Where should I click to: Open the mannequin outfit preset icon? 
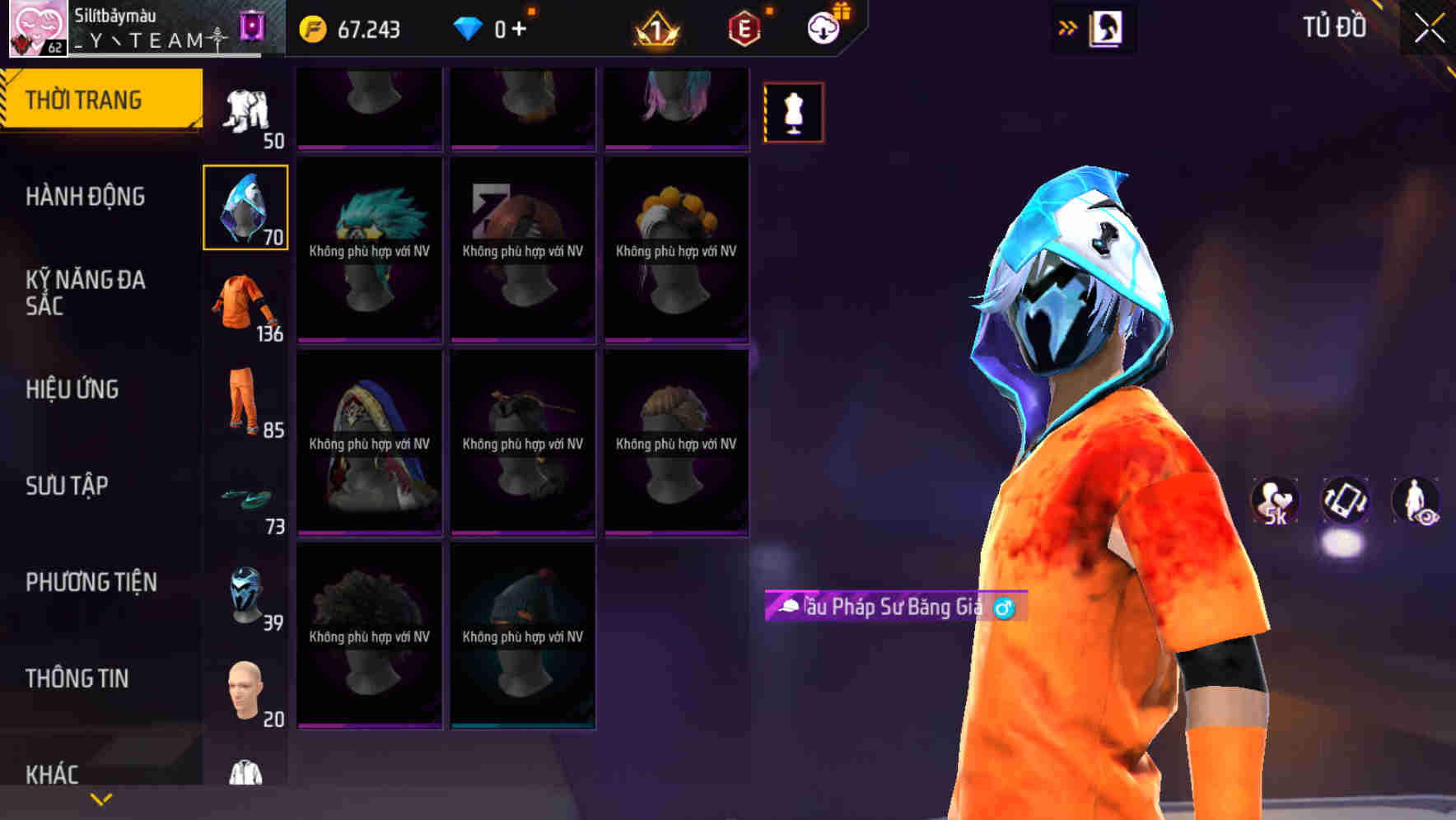click(793, 111)
